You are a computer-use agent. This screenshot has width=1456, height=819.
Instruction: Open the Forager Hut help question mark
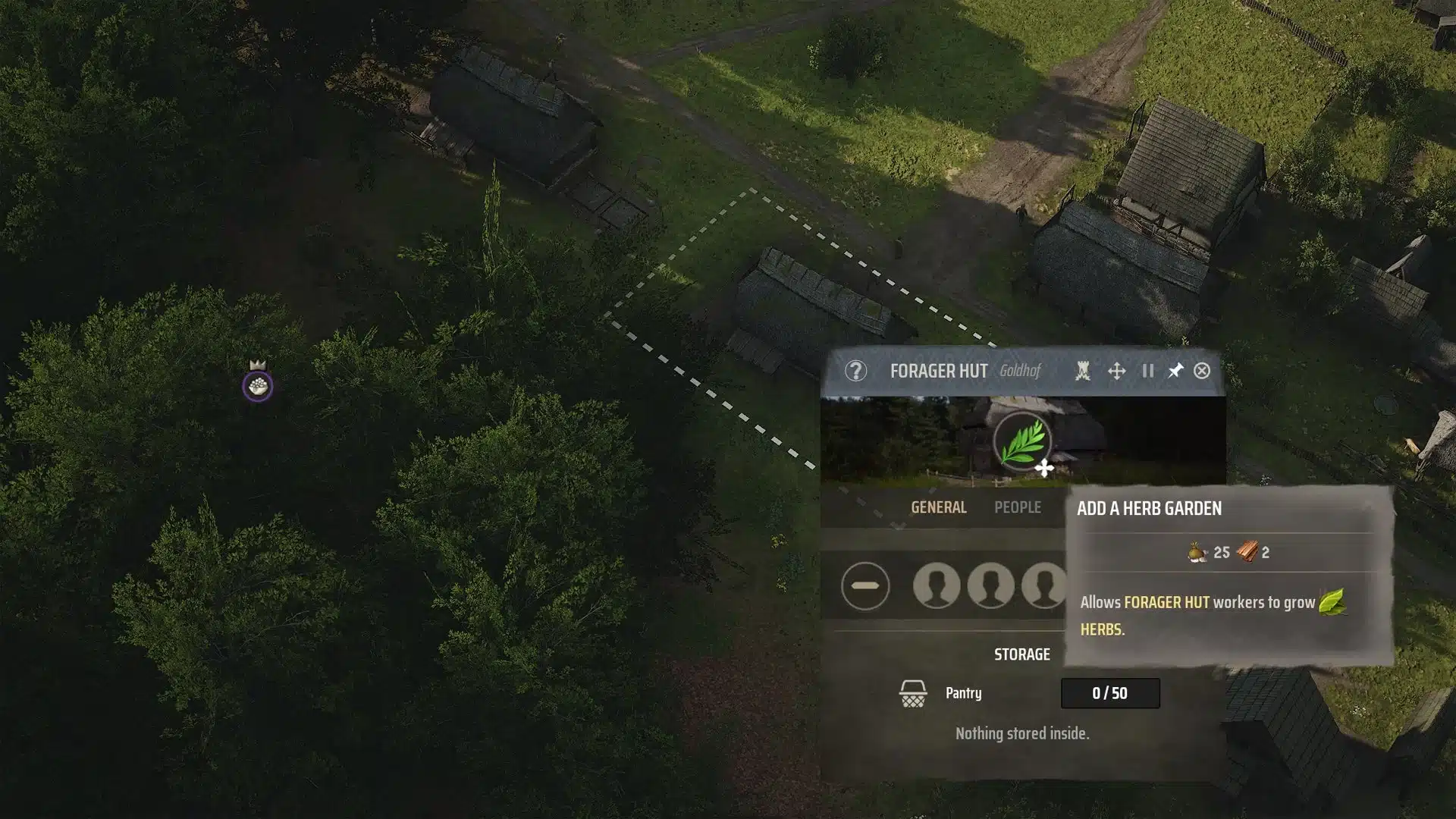coord(855,371)
